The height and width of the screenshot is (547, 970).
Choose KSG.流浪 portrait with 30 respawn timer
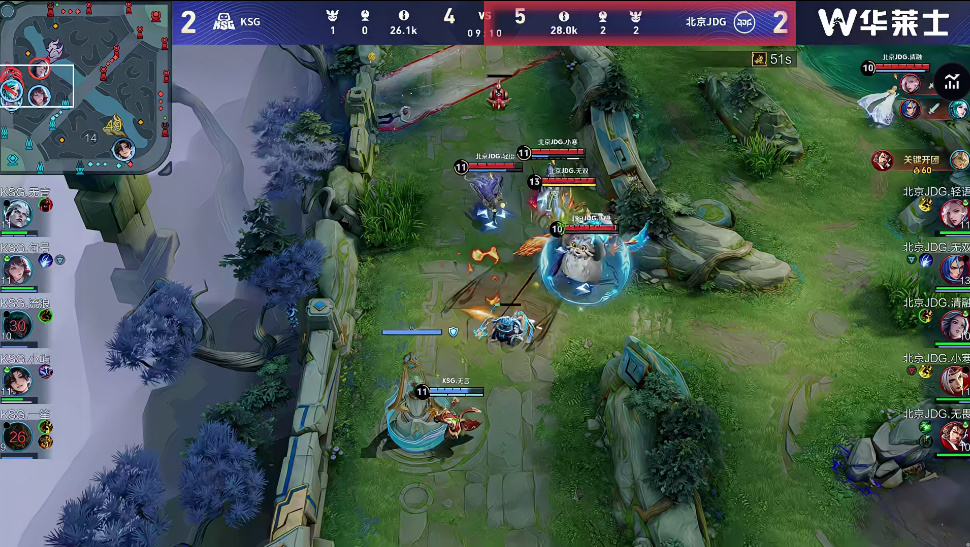[17, 325]
